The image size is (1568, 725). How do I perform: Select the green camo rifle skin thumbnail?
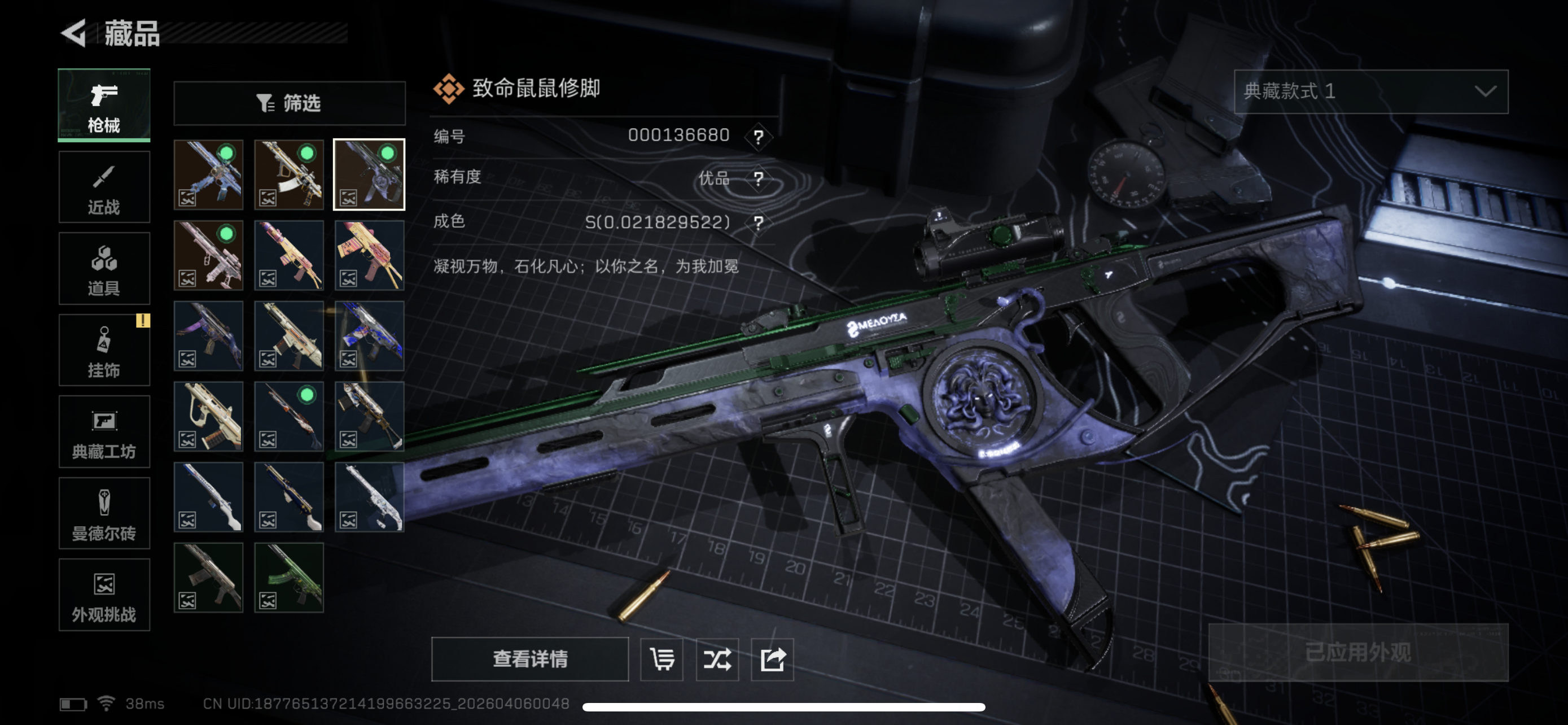[x=289, y=578]
